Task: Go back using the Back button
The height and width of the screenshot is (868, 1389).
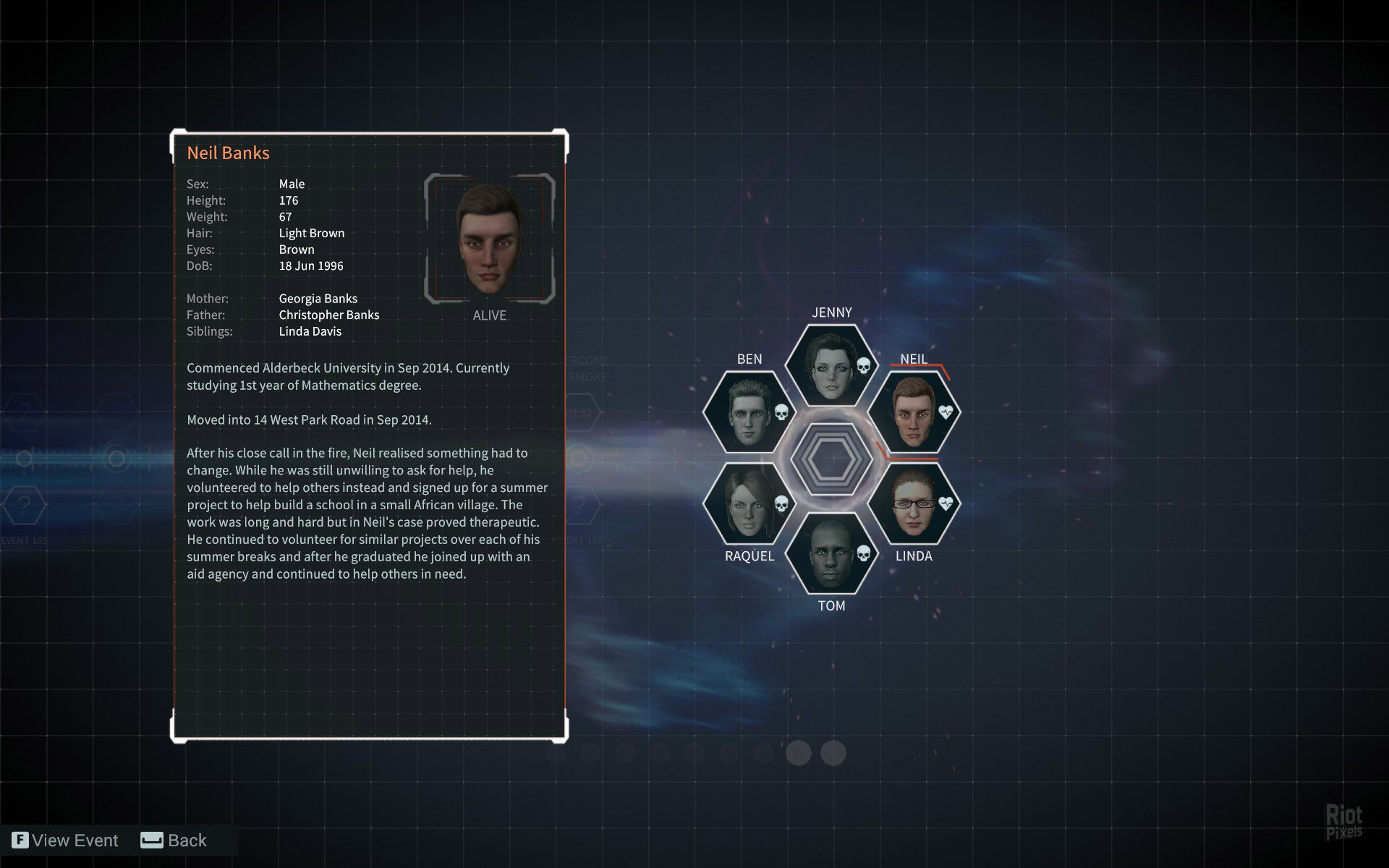Action: click(174, 841)
